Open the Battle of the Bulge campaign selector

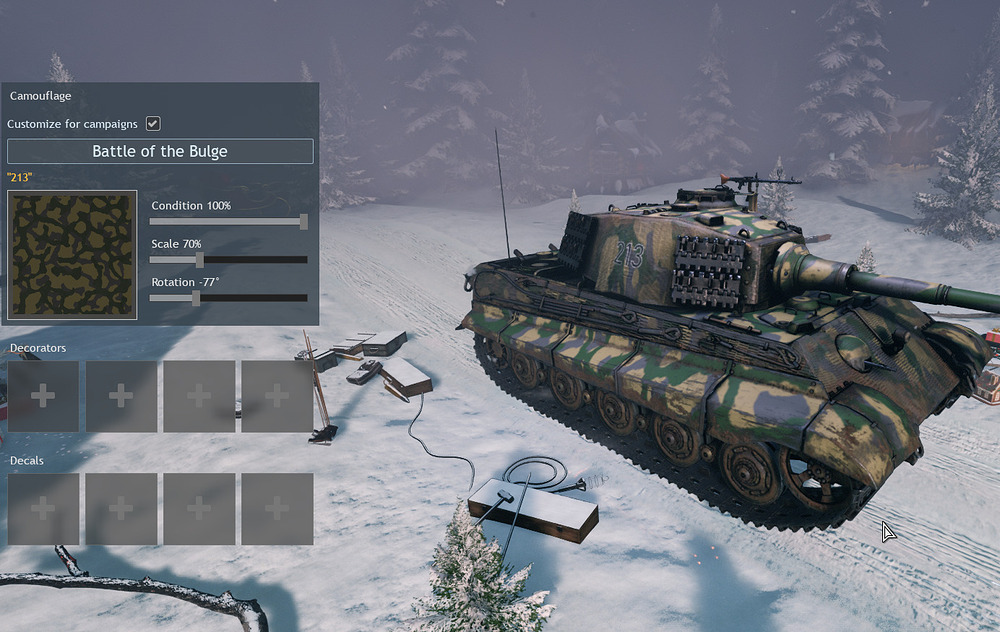pyautogui.click(x=160, y=152)
